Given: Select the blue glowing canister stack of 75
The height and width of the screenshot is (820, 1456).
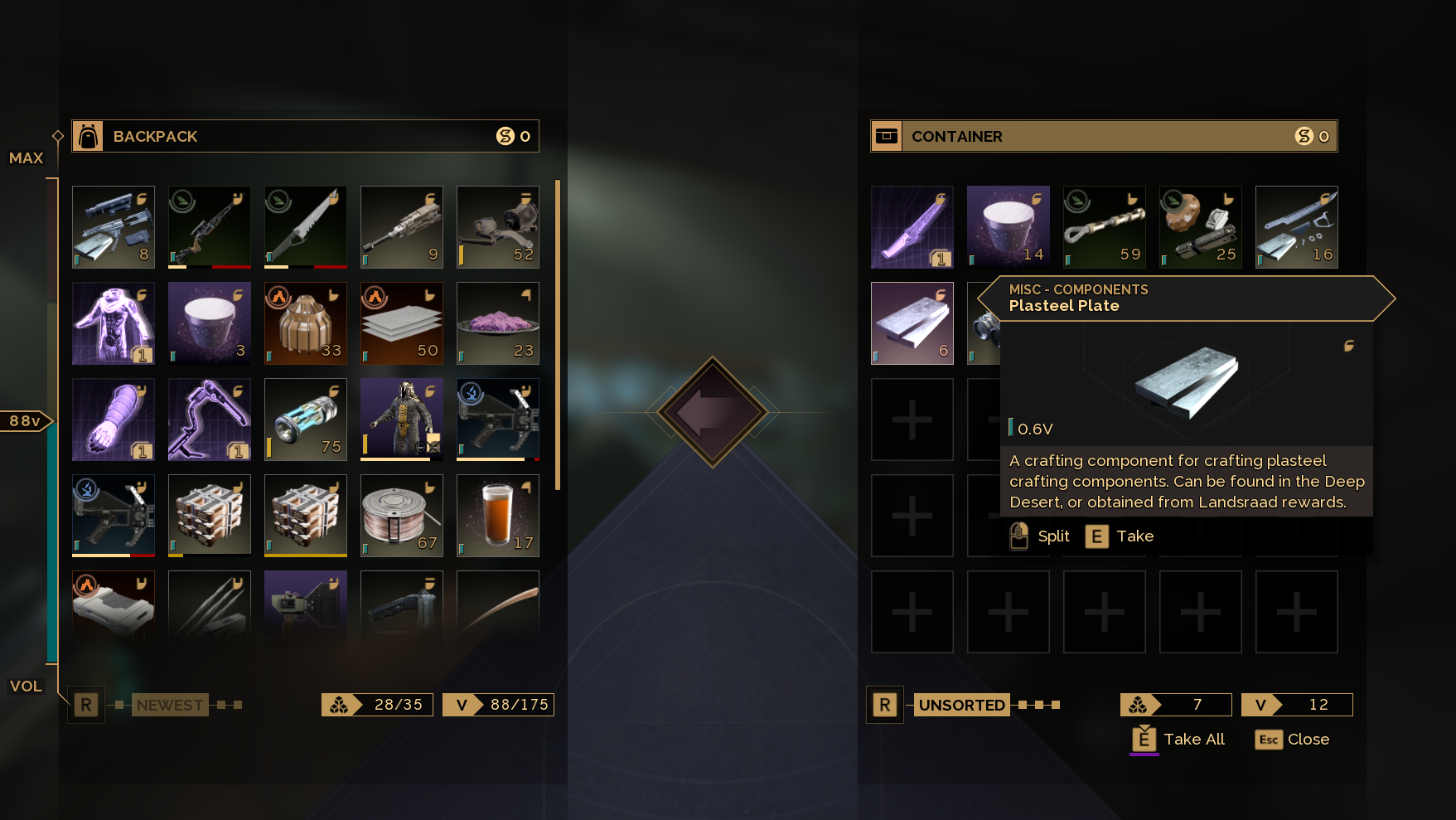Looking at the screenshot, I should (305, 420).
